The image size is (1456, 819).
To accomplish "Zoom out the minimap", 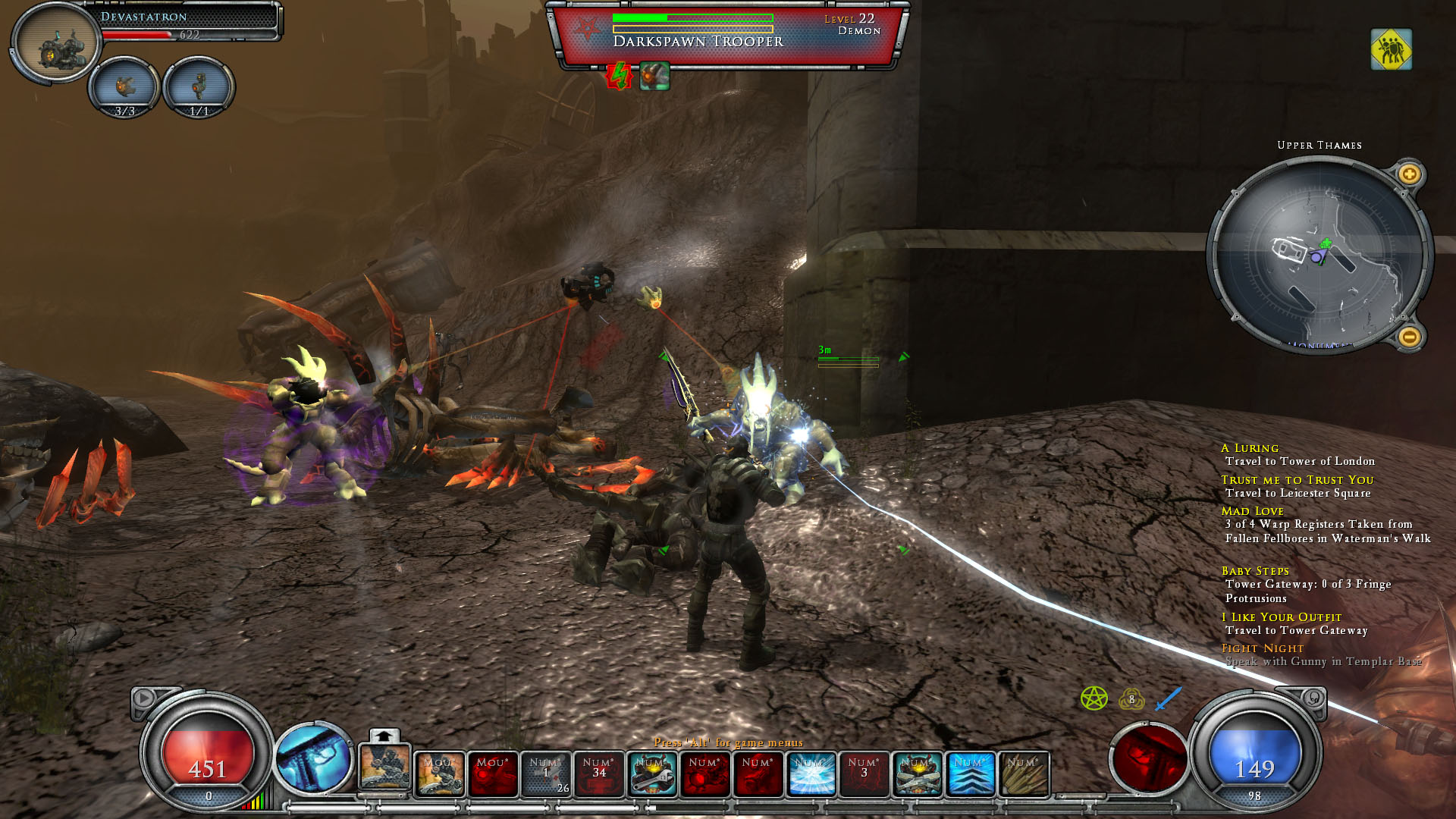I will (x=1409, y=336).
